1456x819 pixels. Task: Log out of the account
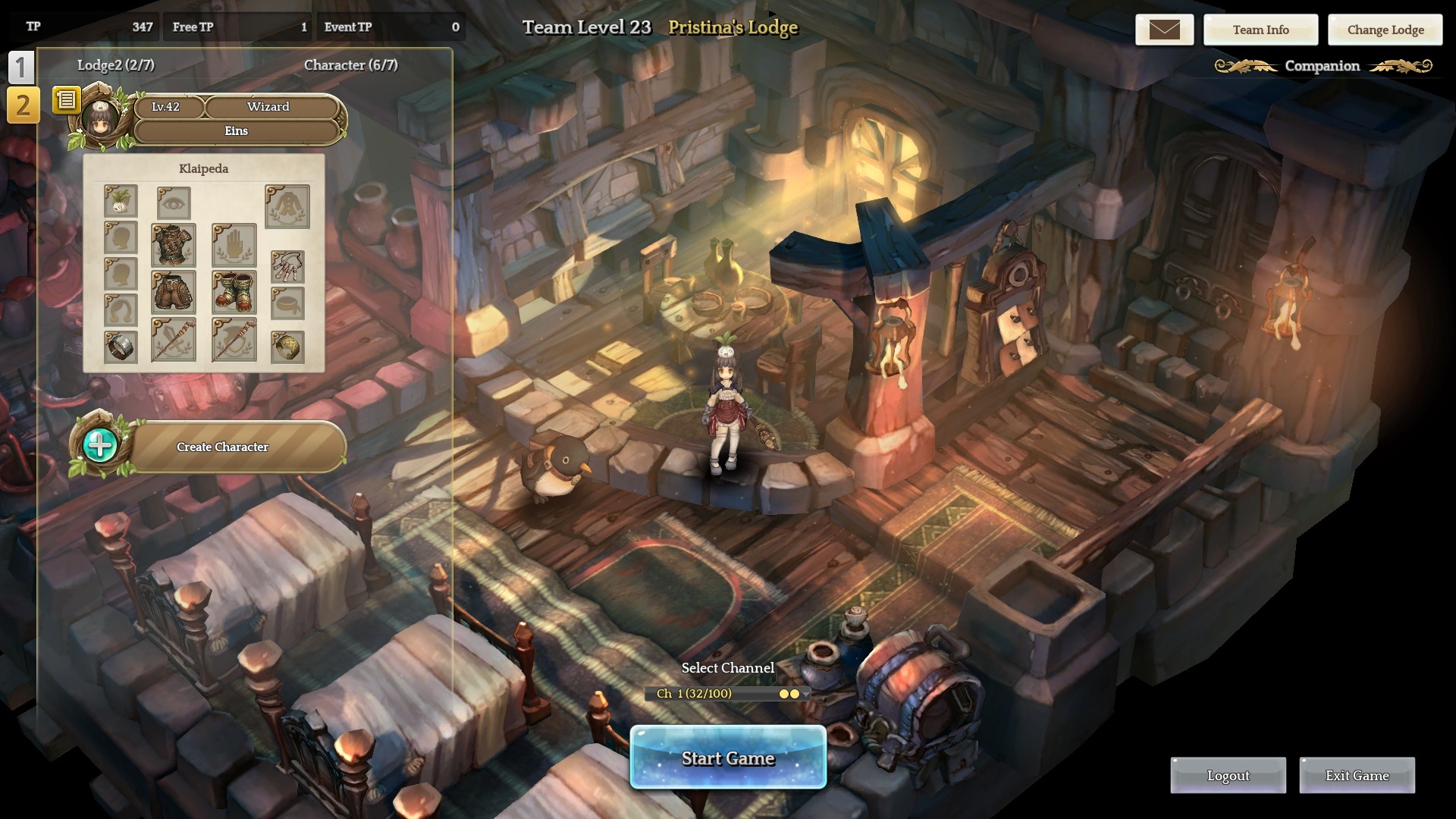pos(1228,775)
